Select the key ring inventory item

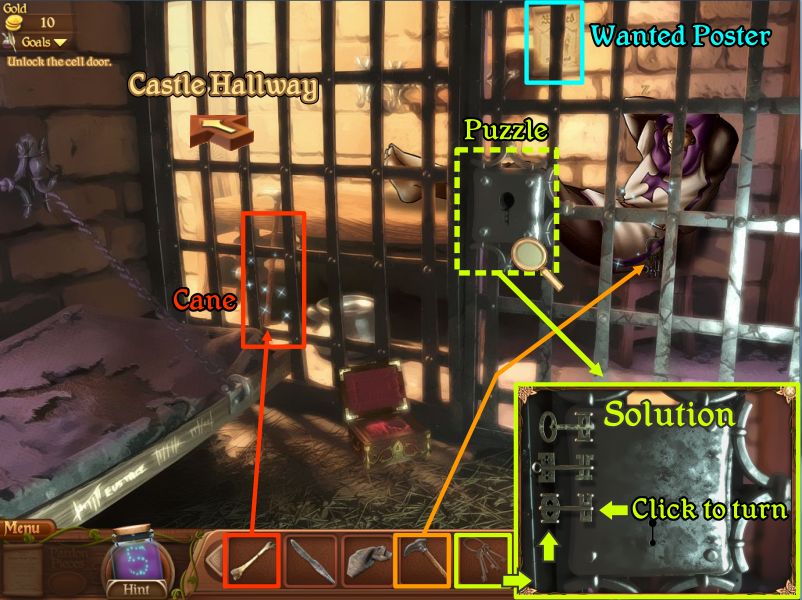[x=483, y=560]
